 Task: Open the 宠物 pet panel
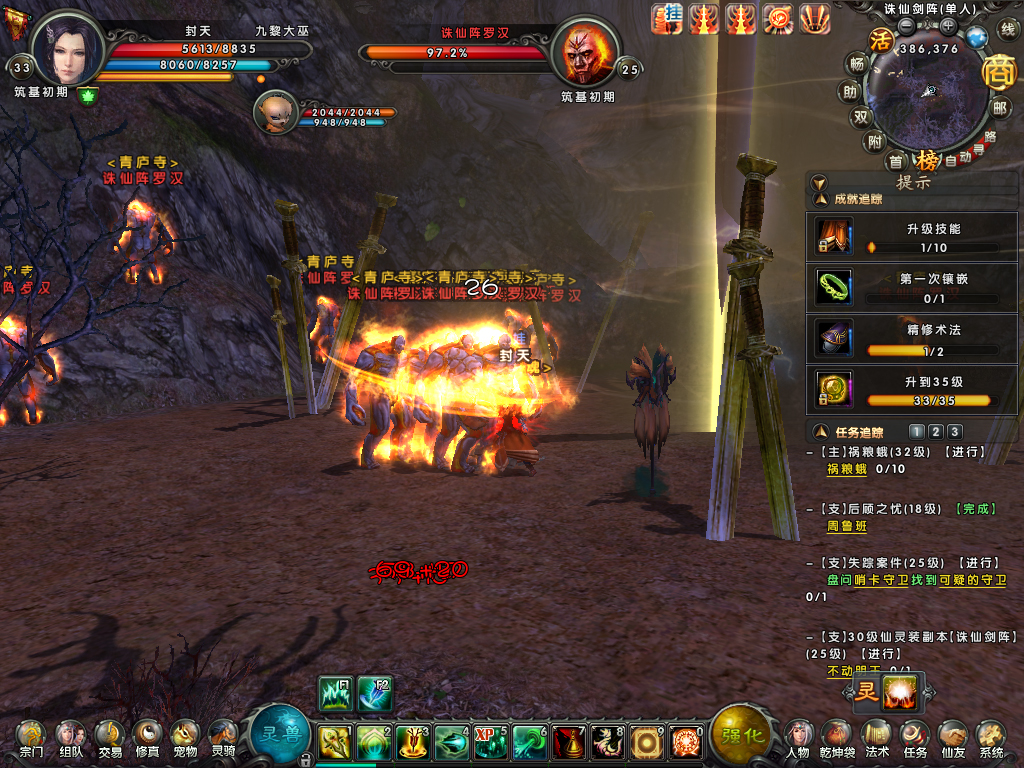tap(184, 738)
